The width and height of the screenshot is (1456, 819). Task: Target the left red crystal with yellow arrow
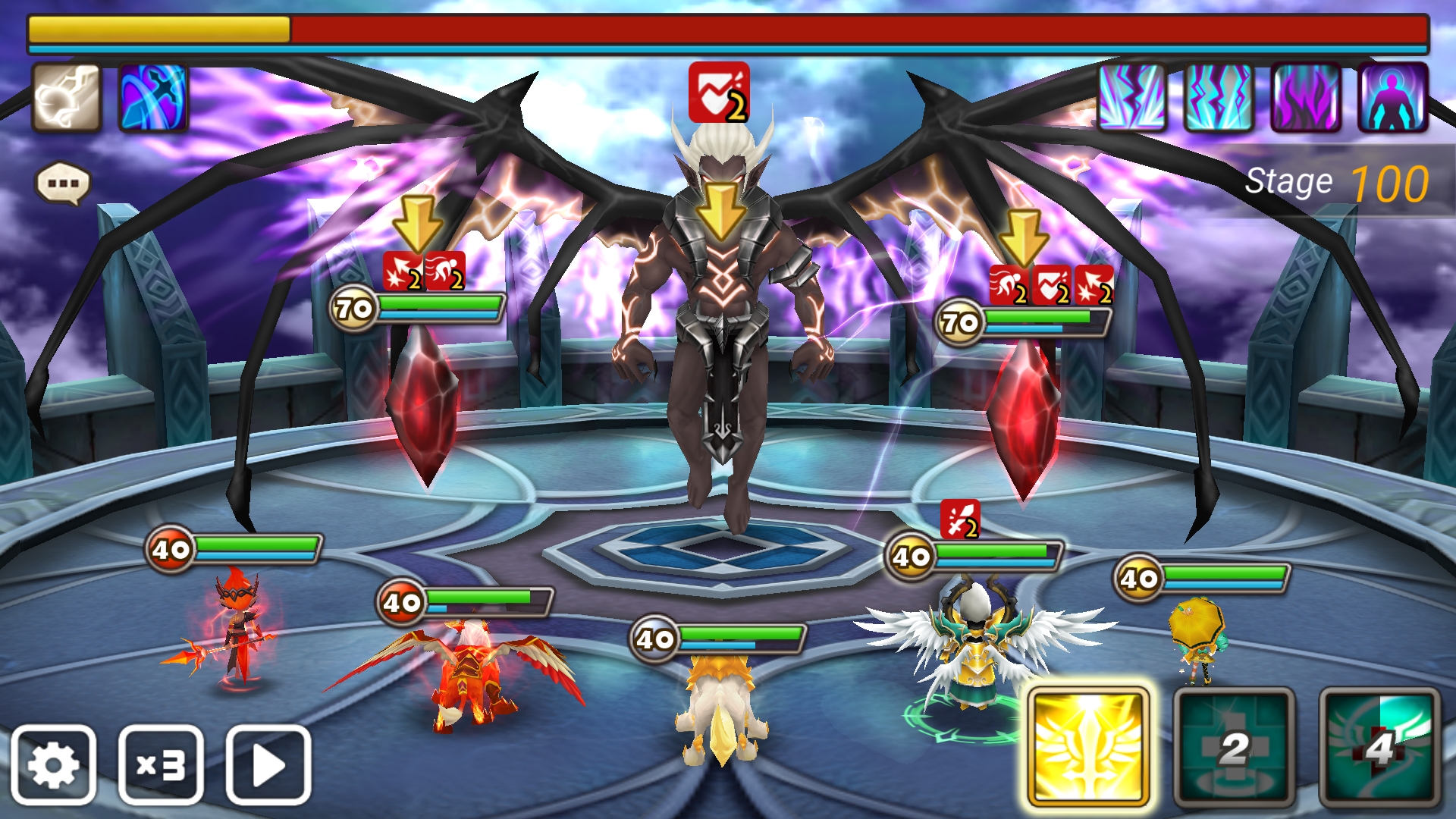(x=423, y=402)
